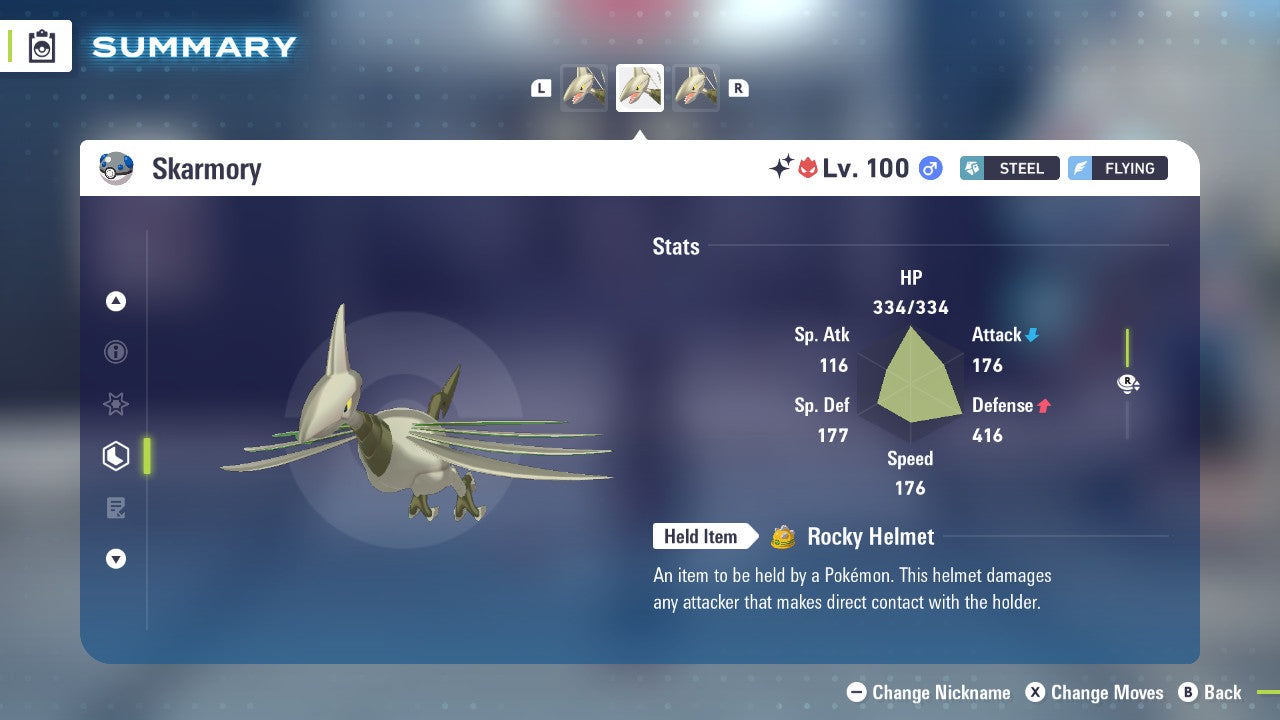Click the Summary clipboard icon at top left
Image resolution: width=1280 pixels, height=720 pixels.
40,46
